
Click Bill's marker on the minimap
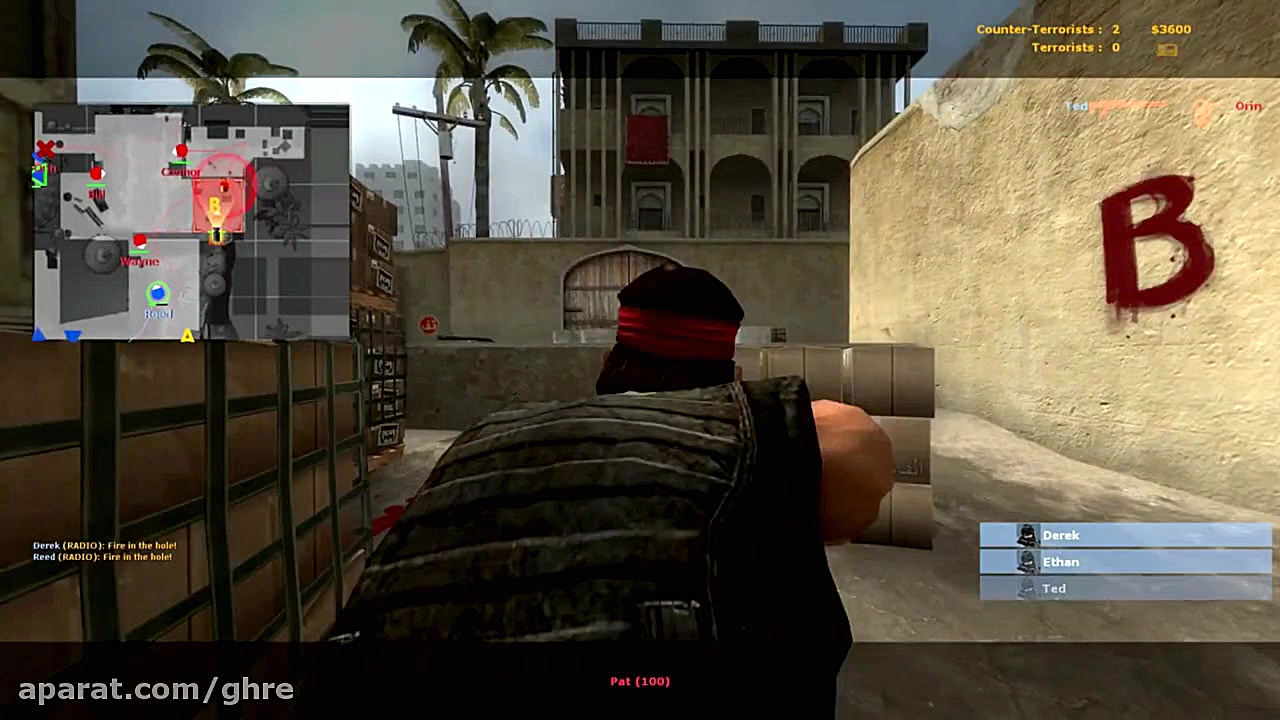97,174
